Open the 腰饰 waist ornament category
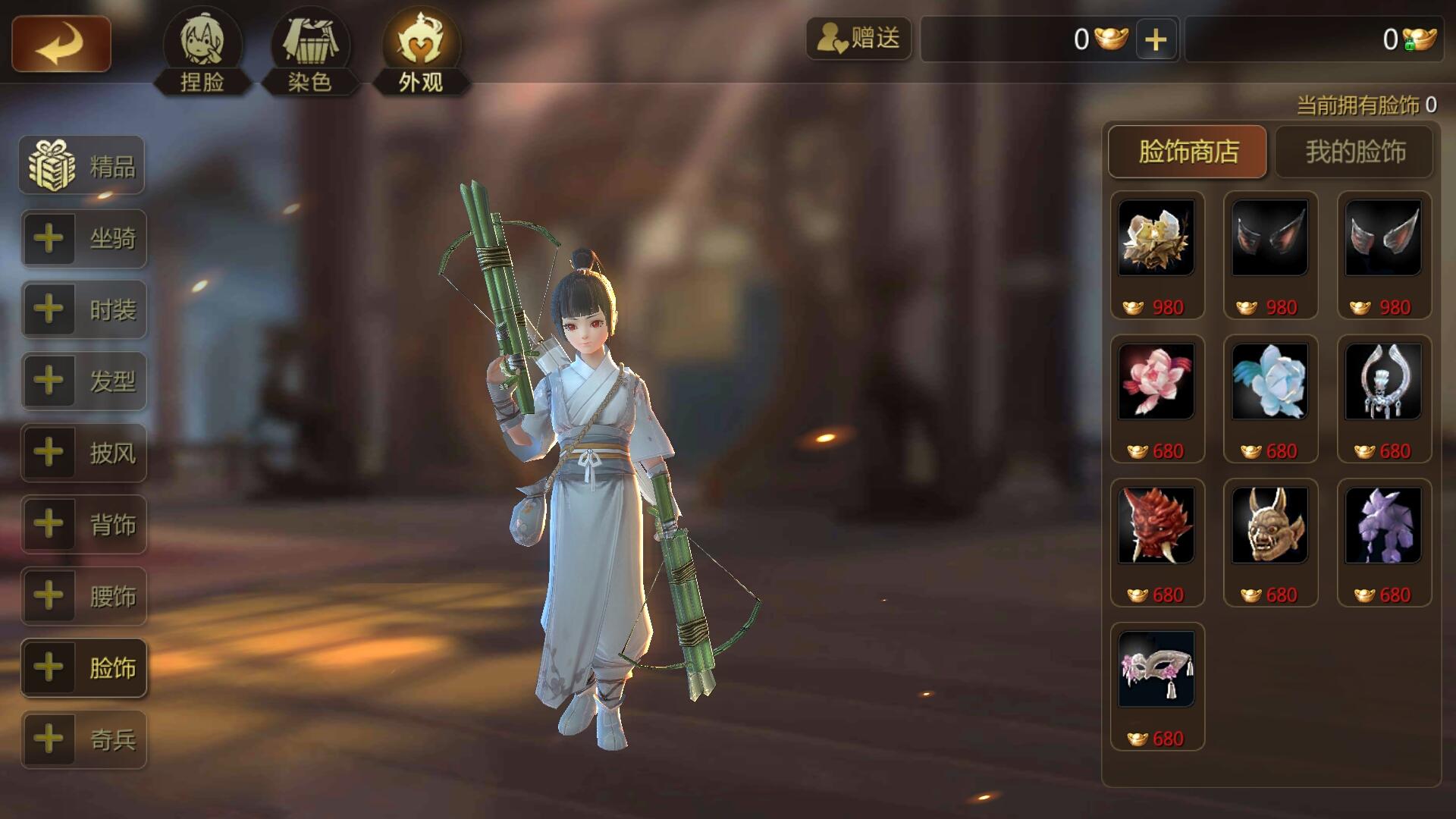The width and height of the screenshot is (1456, 819). point(83,596)
